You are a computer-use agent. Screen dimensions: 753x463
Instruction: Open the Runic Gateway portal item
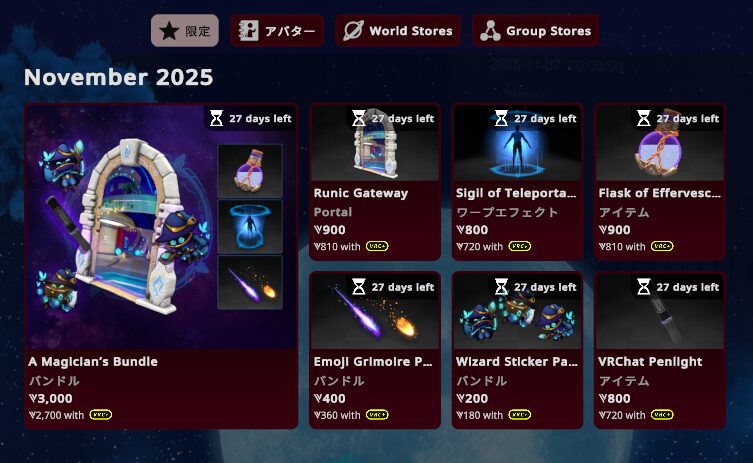374,181
